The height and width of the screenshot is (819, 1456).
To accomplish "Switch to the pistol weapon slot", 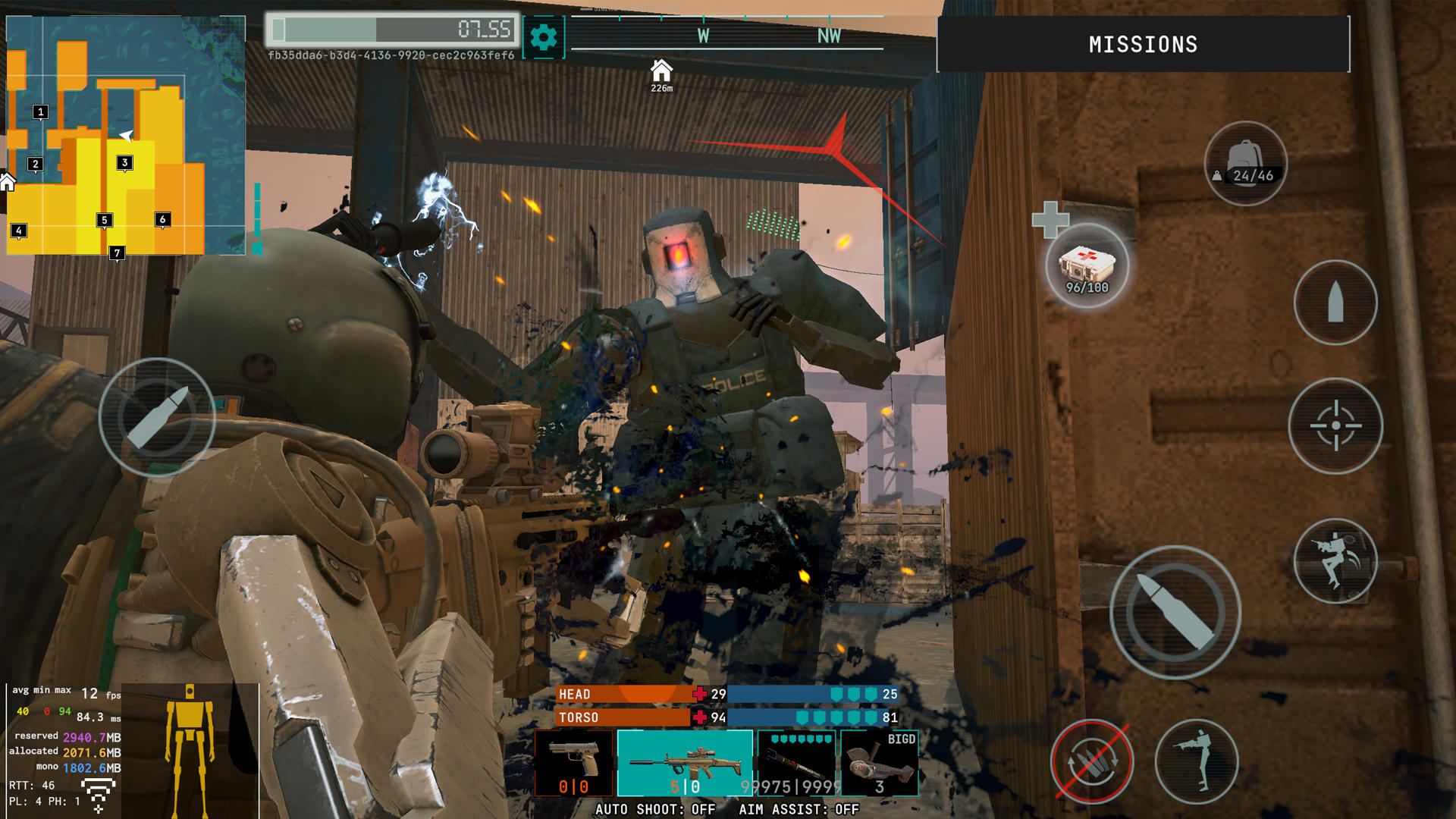I will pyautogui.click(x=574, y=762).
